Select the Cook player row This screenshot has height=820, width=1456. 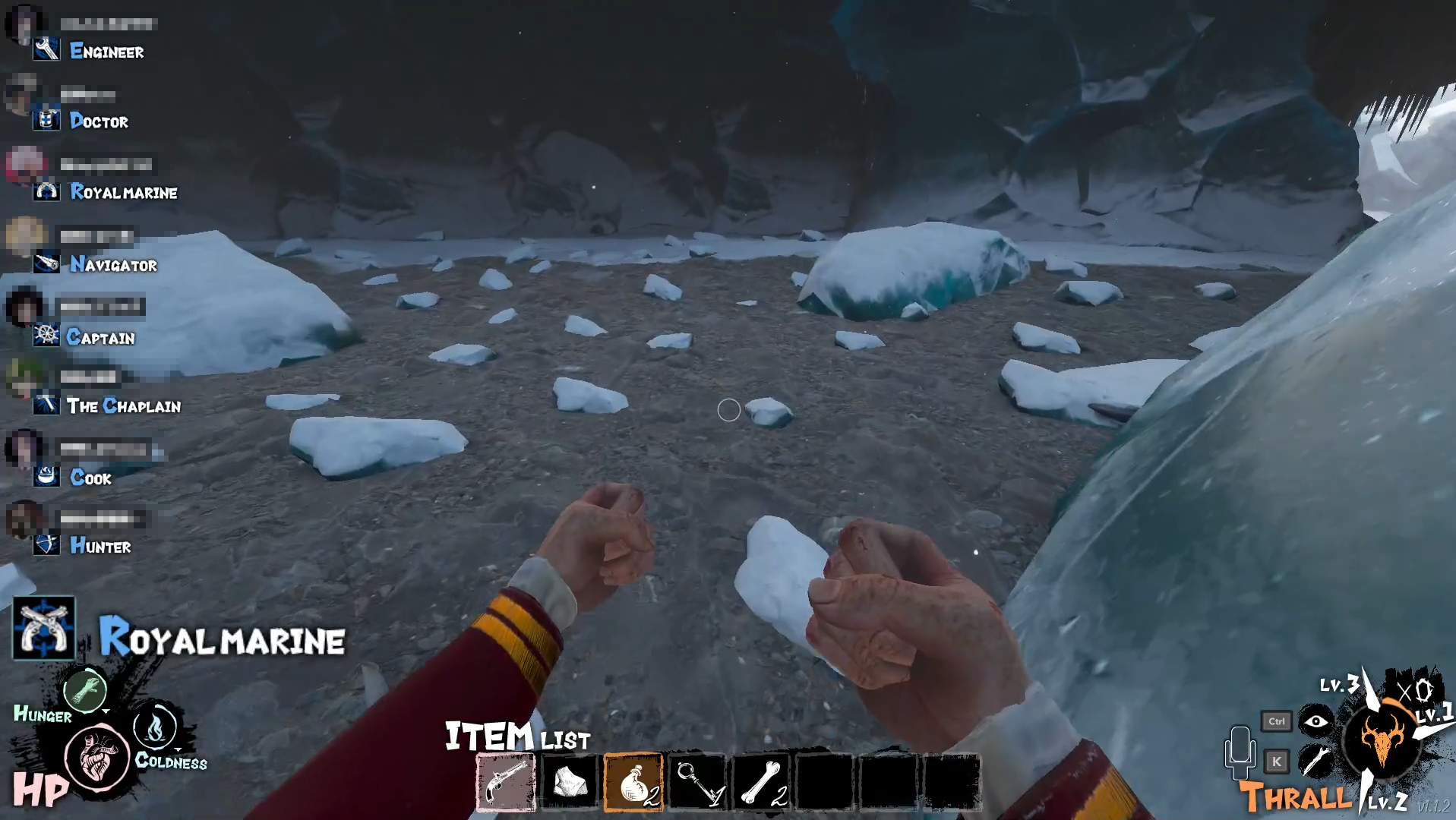click(90, 478)
